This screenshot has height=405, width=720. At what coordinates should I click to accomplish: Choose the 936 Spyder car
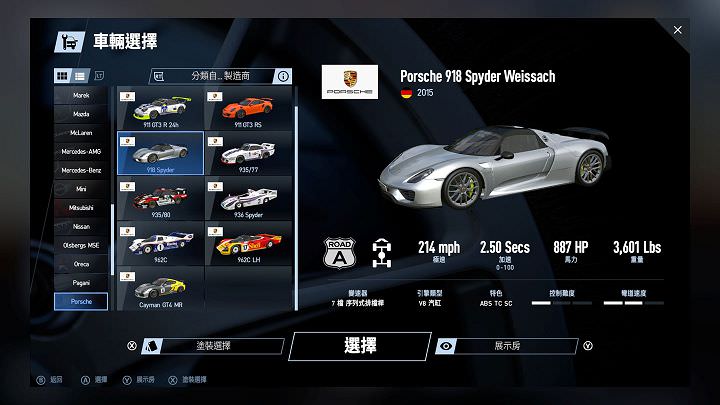(x=247, y=198)
